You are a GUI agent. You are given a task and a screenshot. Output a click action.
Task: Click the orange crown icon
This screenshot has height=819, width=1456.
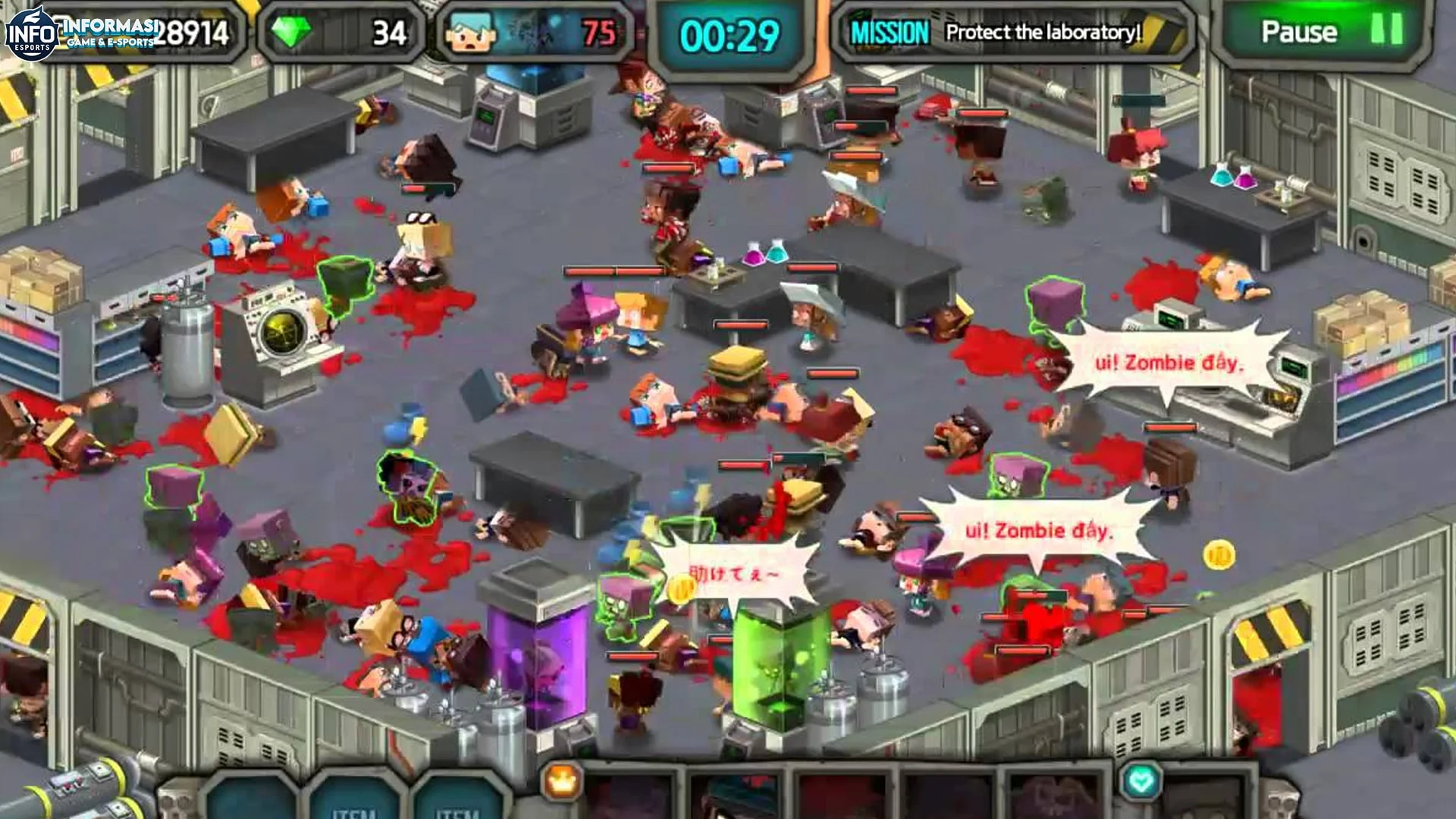point(562,781)
